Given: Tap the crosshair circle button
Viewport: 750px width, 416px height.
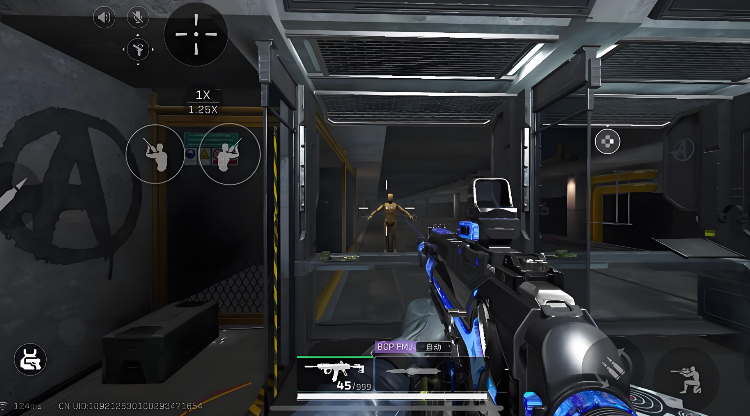Looking at the screenshot, I should click(x=196, y=33).
